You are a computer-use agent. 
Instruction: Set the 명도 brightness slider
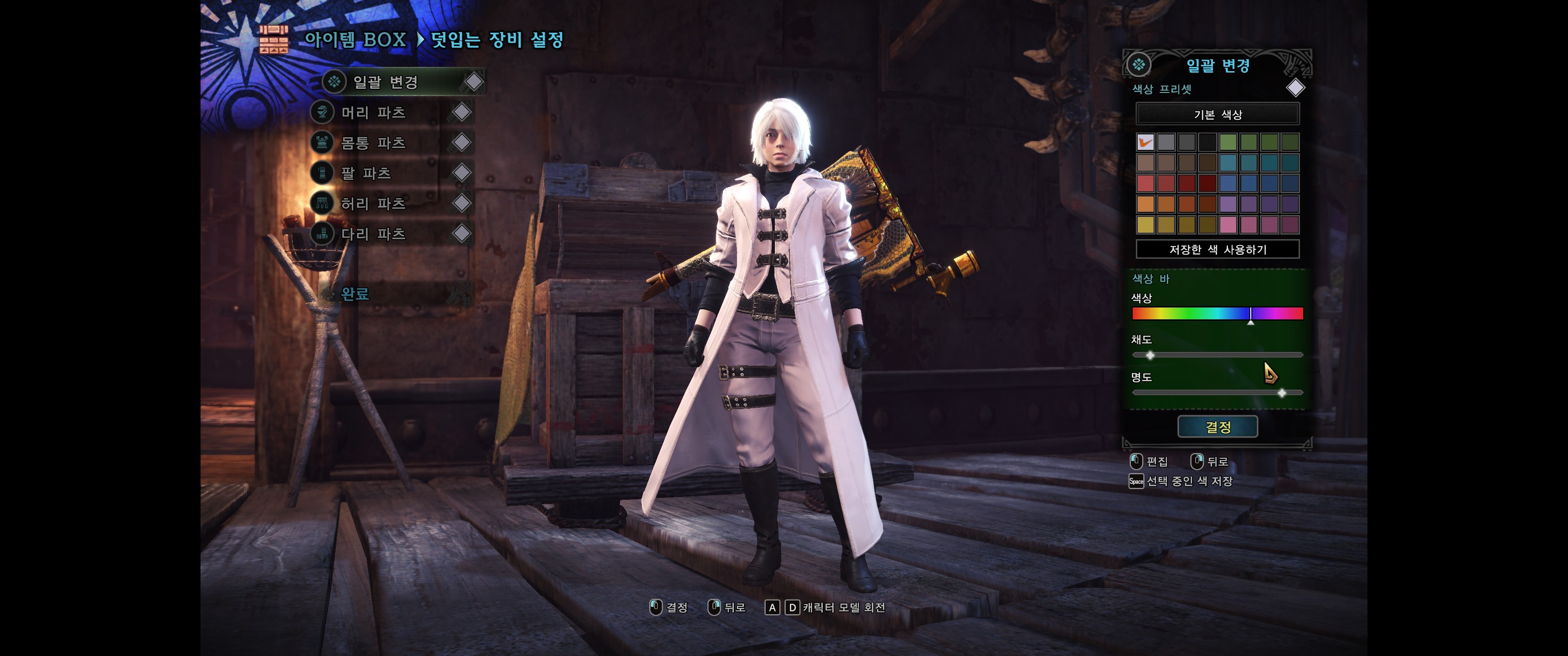1217,393
